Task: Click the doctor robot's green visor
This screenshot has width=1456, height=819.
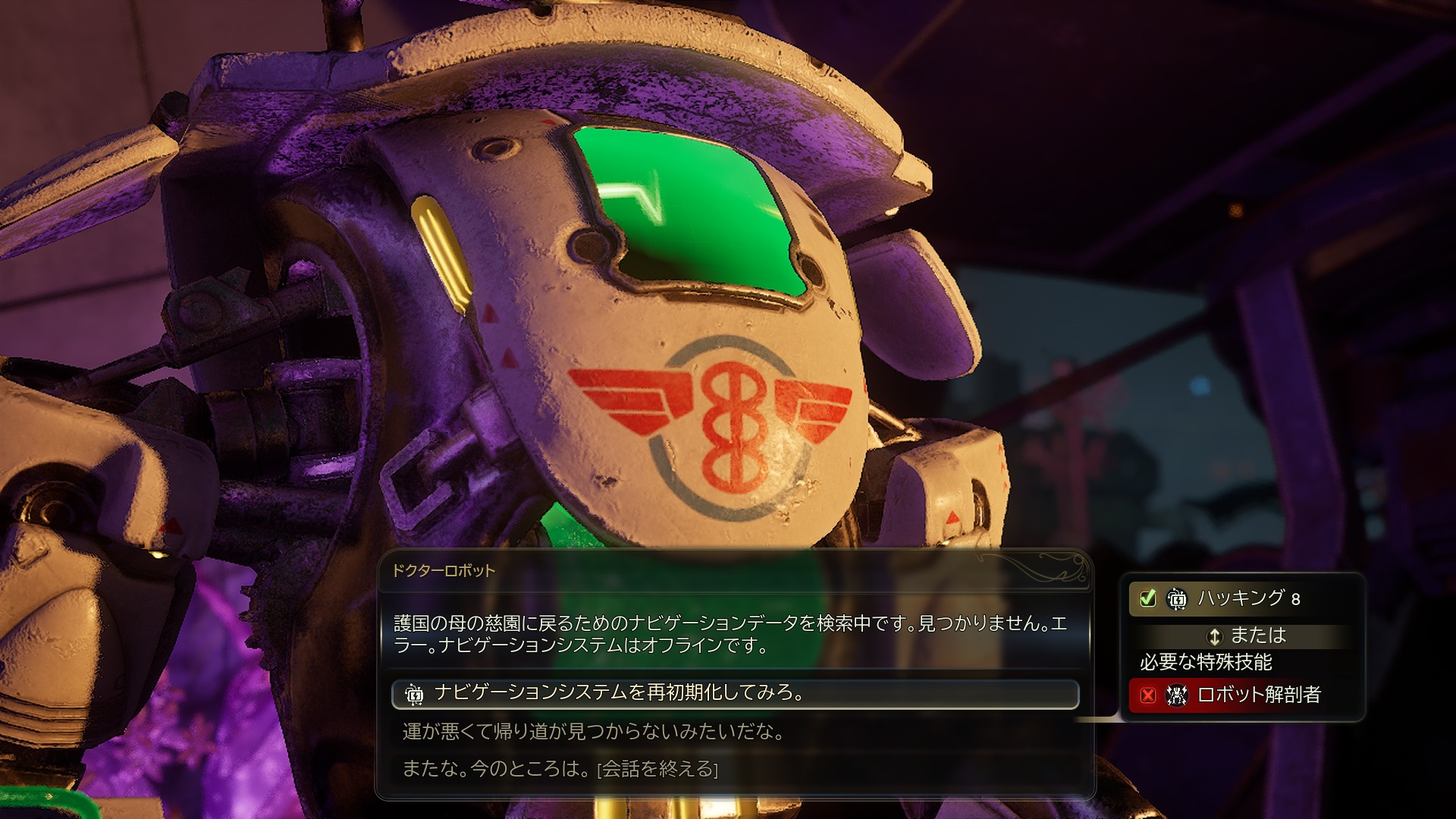Action: pos(682,205)
